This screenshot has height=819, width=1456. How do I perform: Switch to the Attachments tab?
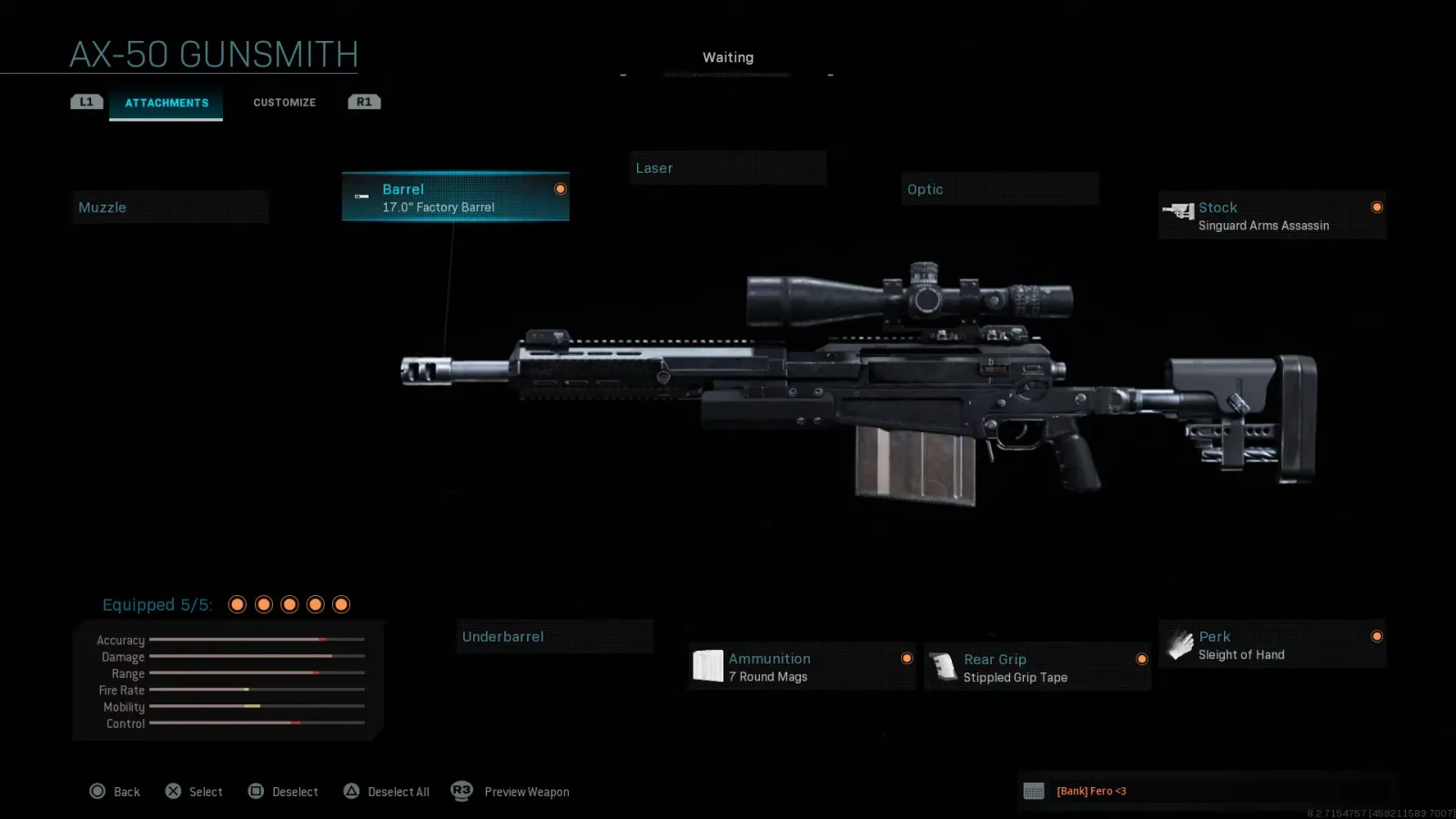[x=167, y=103]
